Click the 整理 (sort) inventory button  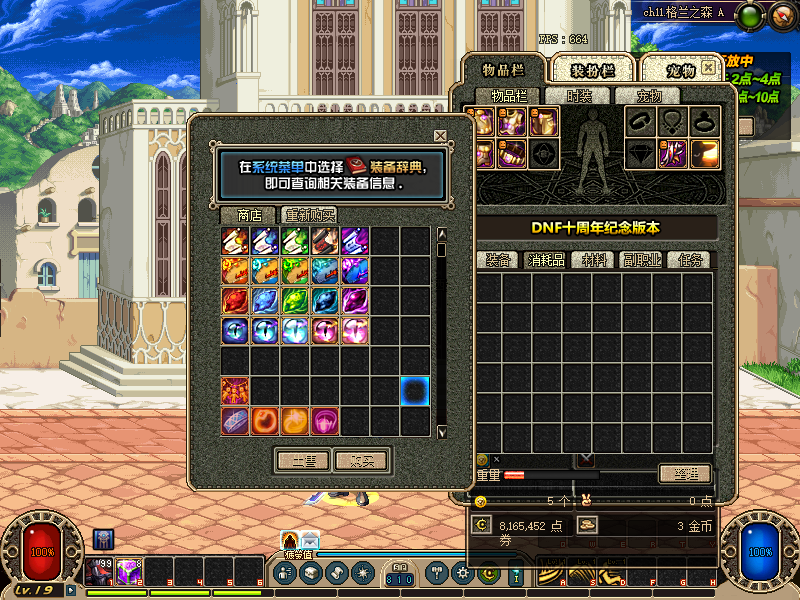click(x=684, y=473)
